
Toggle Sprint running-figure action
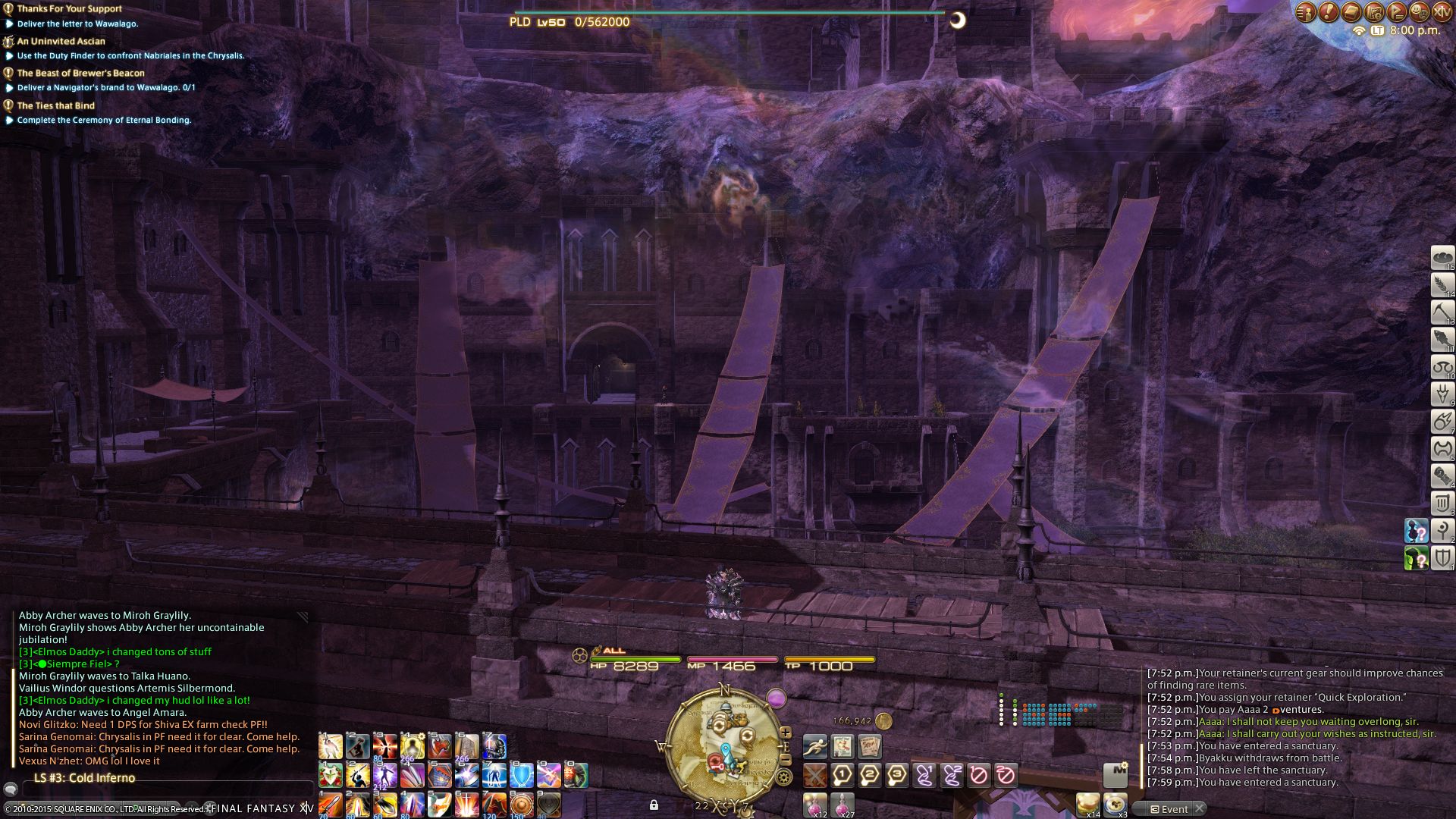815,747
